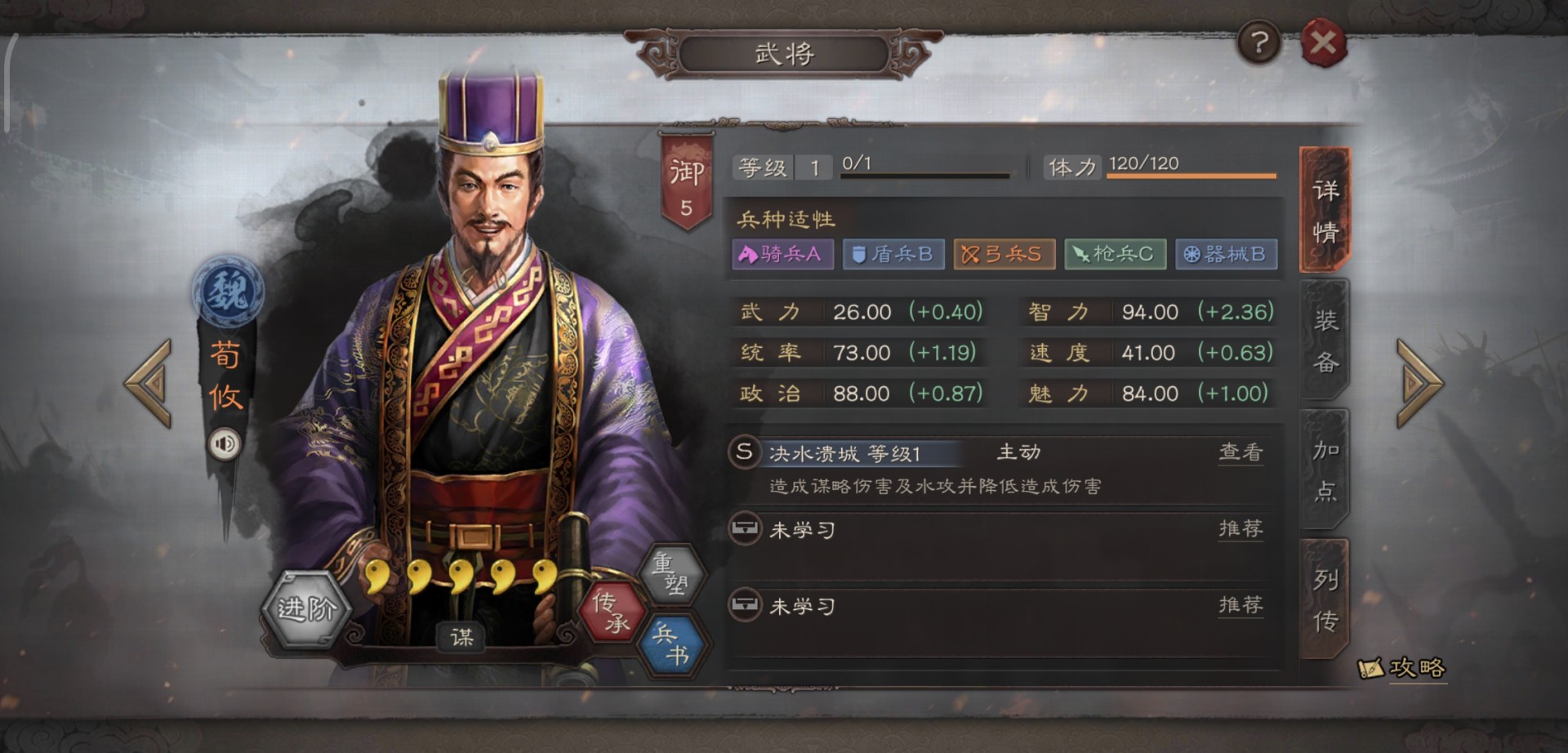Screen dimensions: 1568x753
Task: Open the 弓兵S archer aptitude
Action: [1004, 254]
